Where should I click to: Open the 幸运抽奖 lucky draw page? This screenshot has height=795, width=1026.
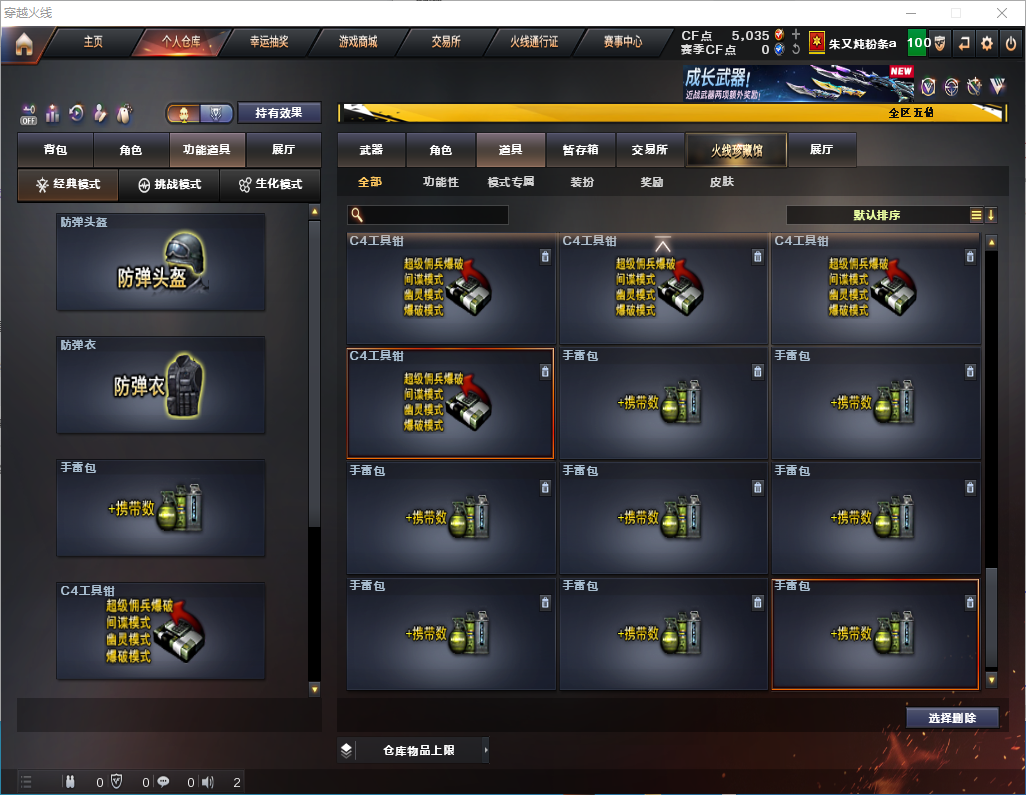point(266,42)
